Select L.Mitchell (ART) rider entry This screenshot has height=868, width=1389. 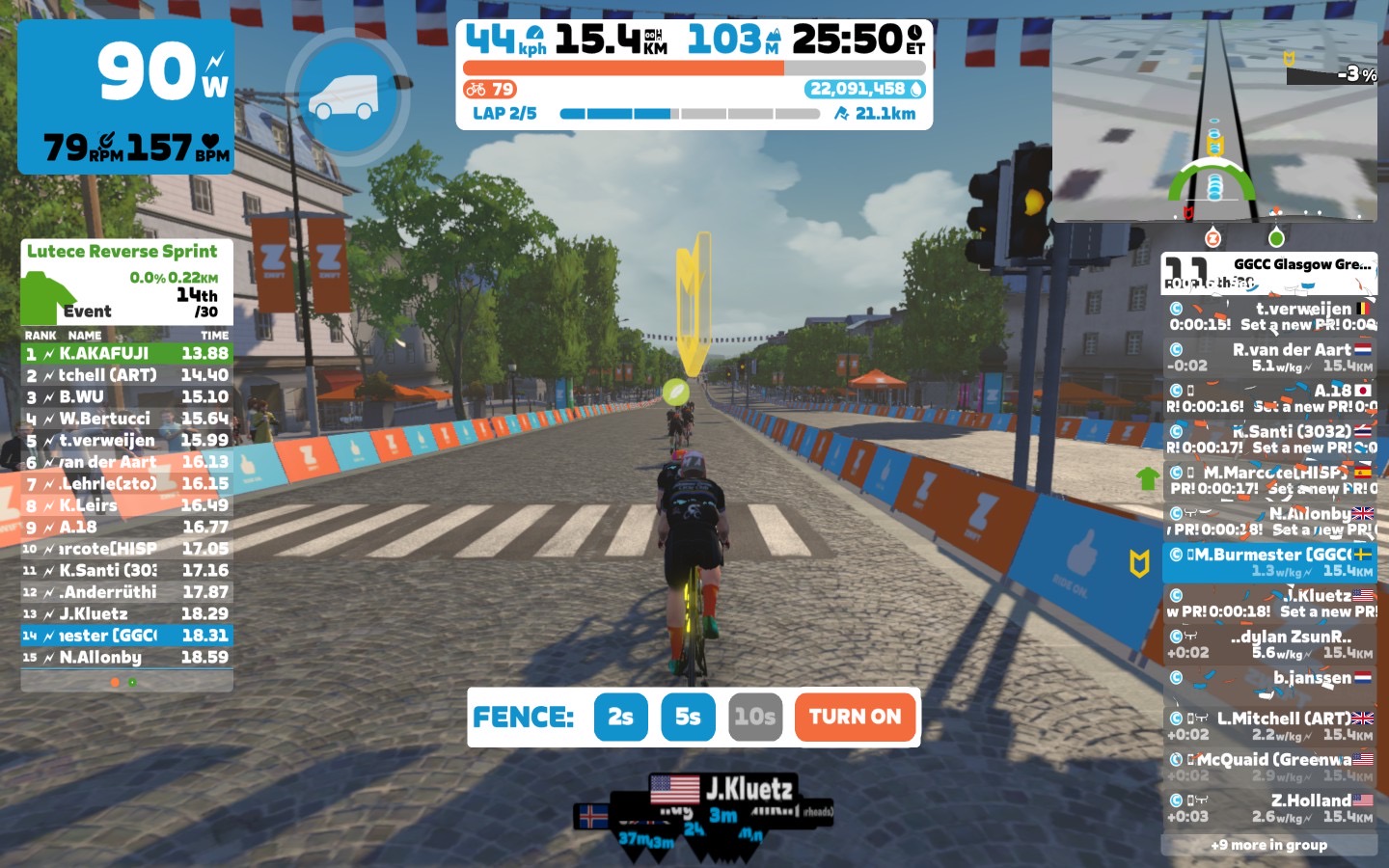point(1268,725)
